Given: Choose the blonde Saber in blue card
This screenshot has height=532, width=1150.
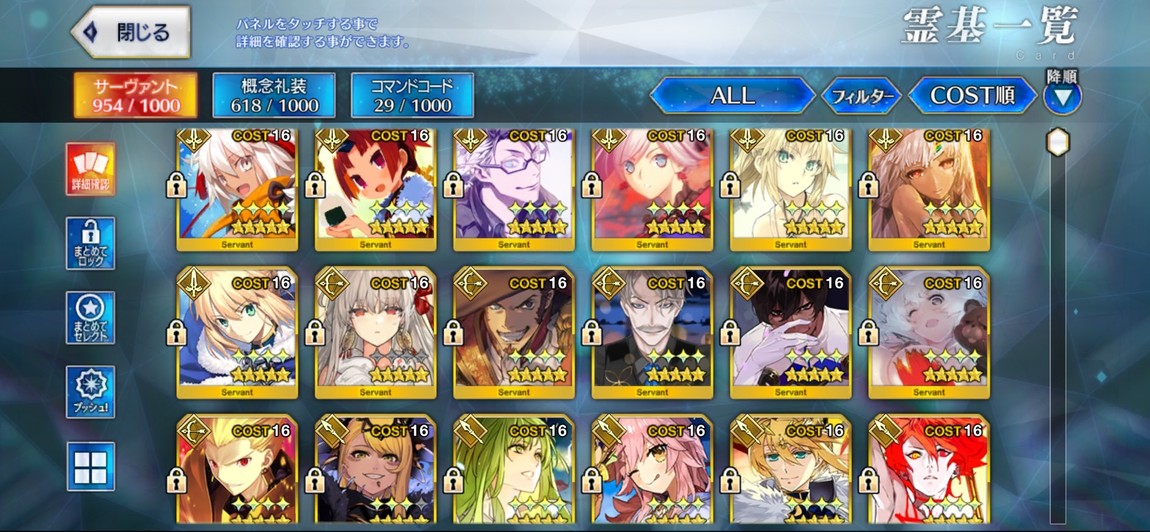Looking at the screenshot, I should 236,332.
